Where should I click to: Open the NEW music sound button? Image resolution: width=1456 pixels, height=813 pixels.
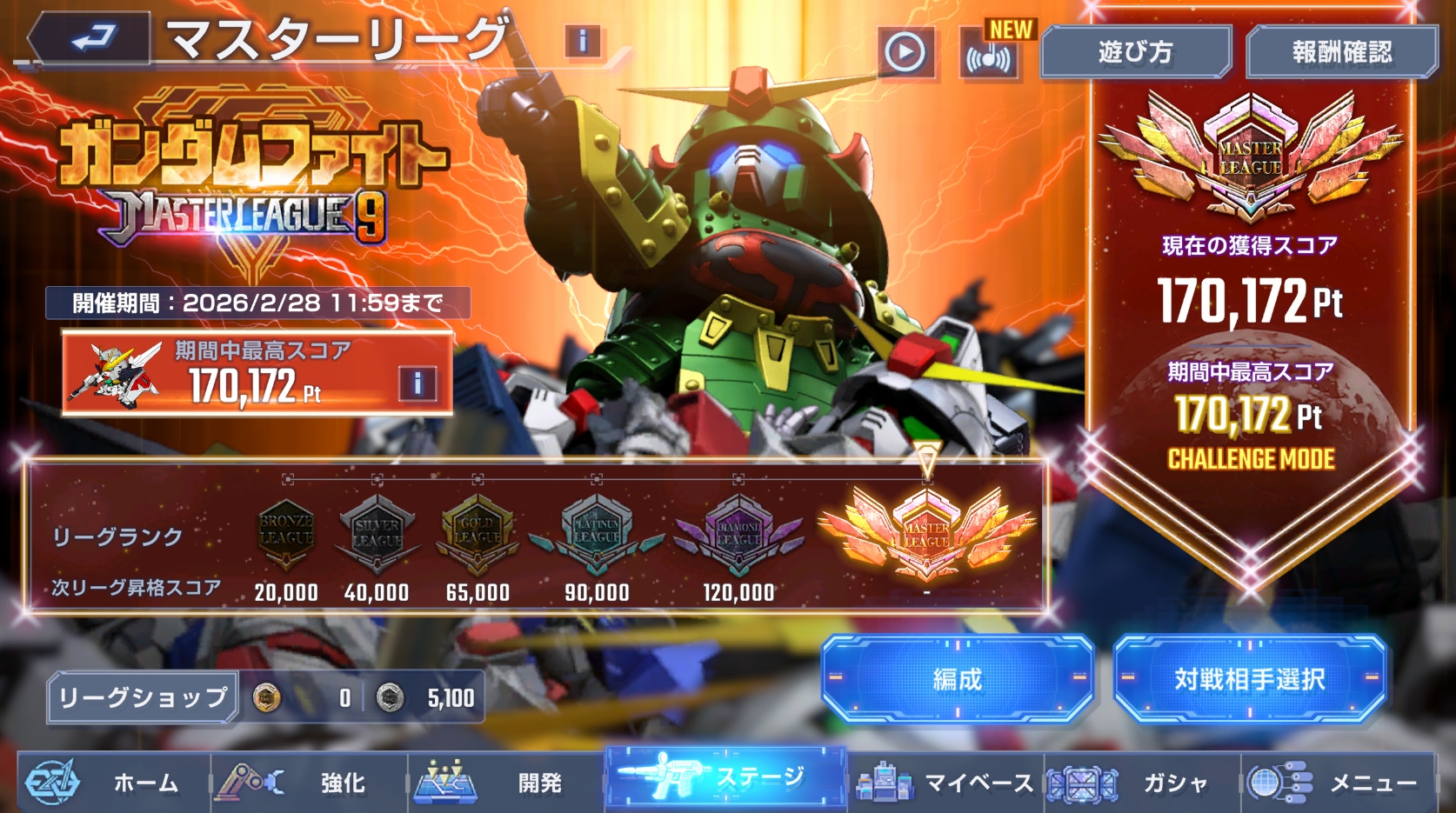[x=989, y=56]
